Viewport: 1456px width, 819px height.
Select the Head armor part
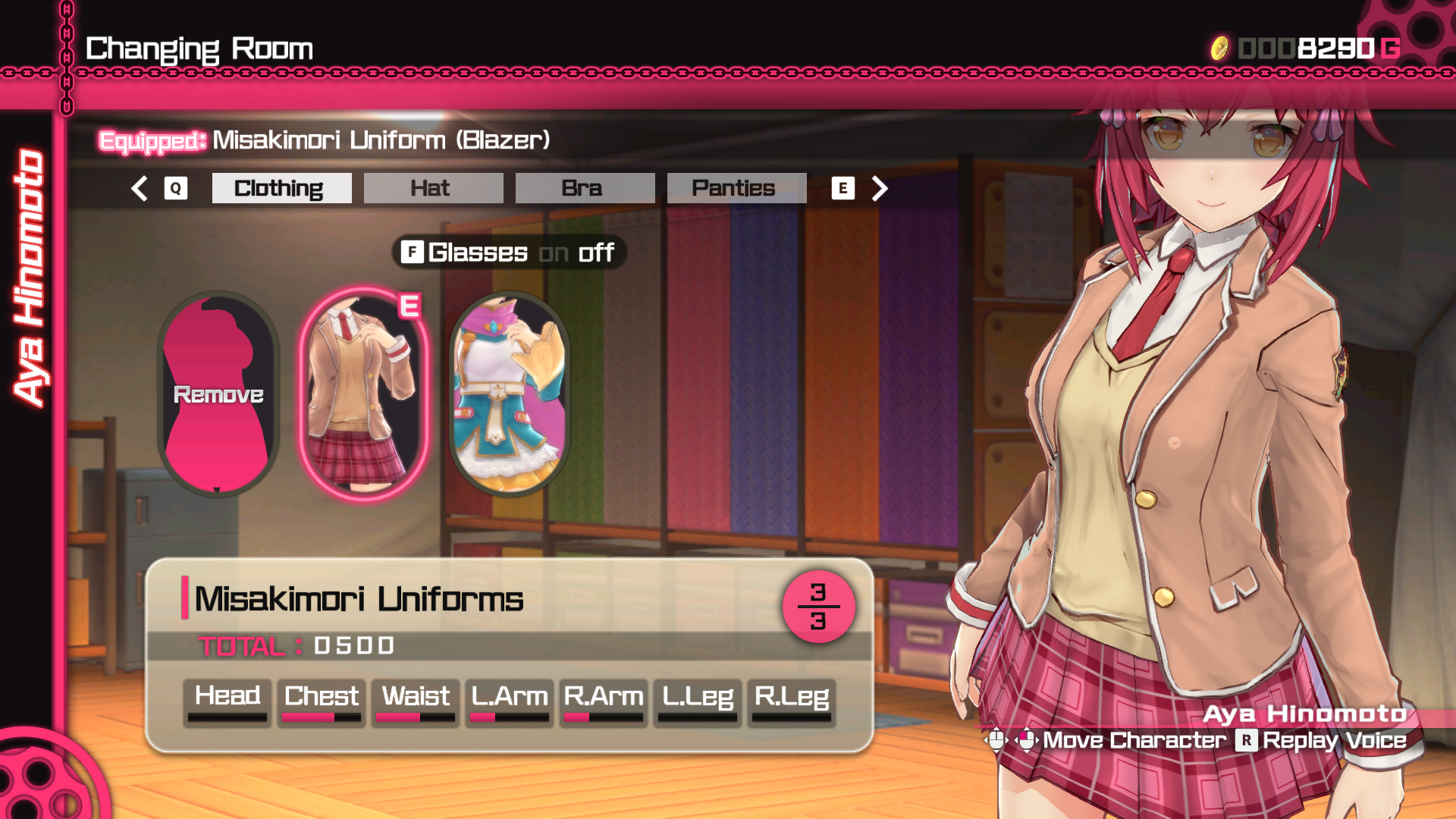click(x=227, y=702)
